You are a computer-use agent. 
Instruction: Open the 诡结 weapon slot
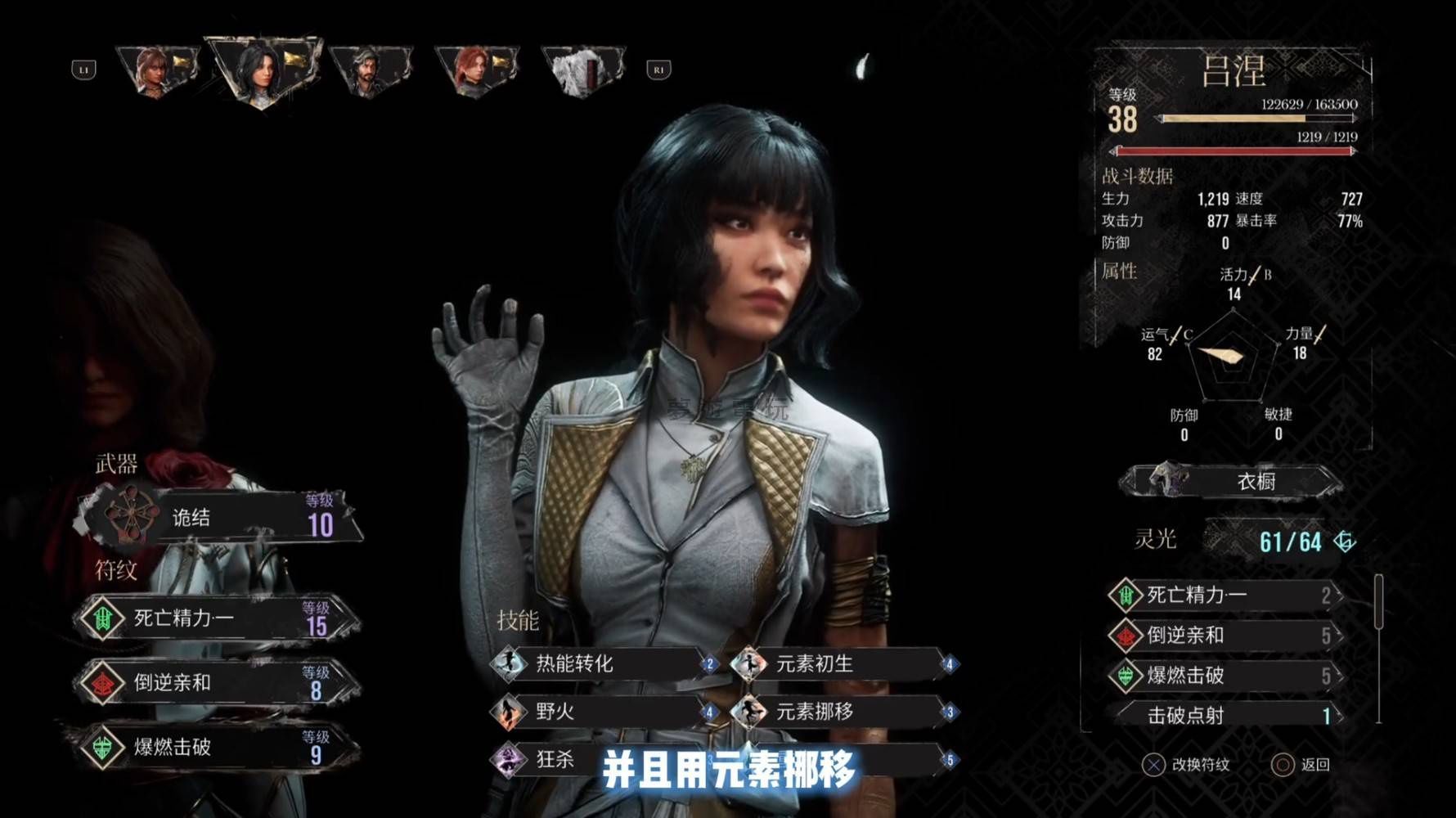click(221, 518)
